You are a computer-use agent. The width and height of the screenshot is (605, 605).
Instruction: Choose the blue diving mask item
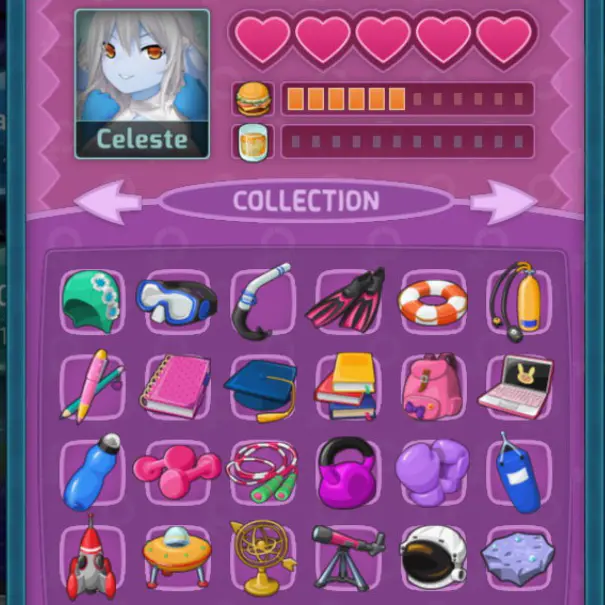click(x=176, y=299)
